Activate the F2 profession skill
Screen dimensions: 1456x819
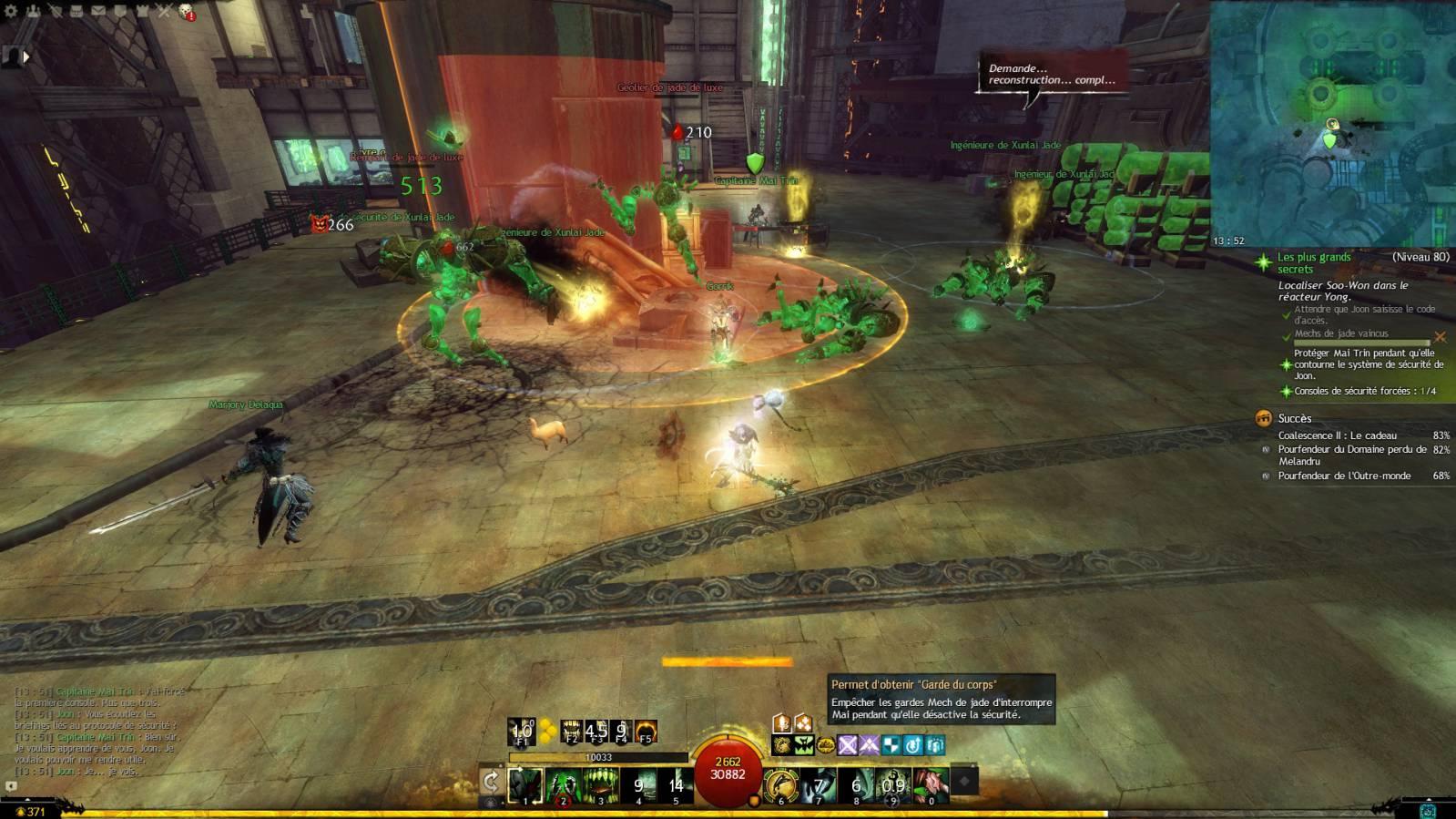(x=572, y=732)
